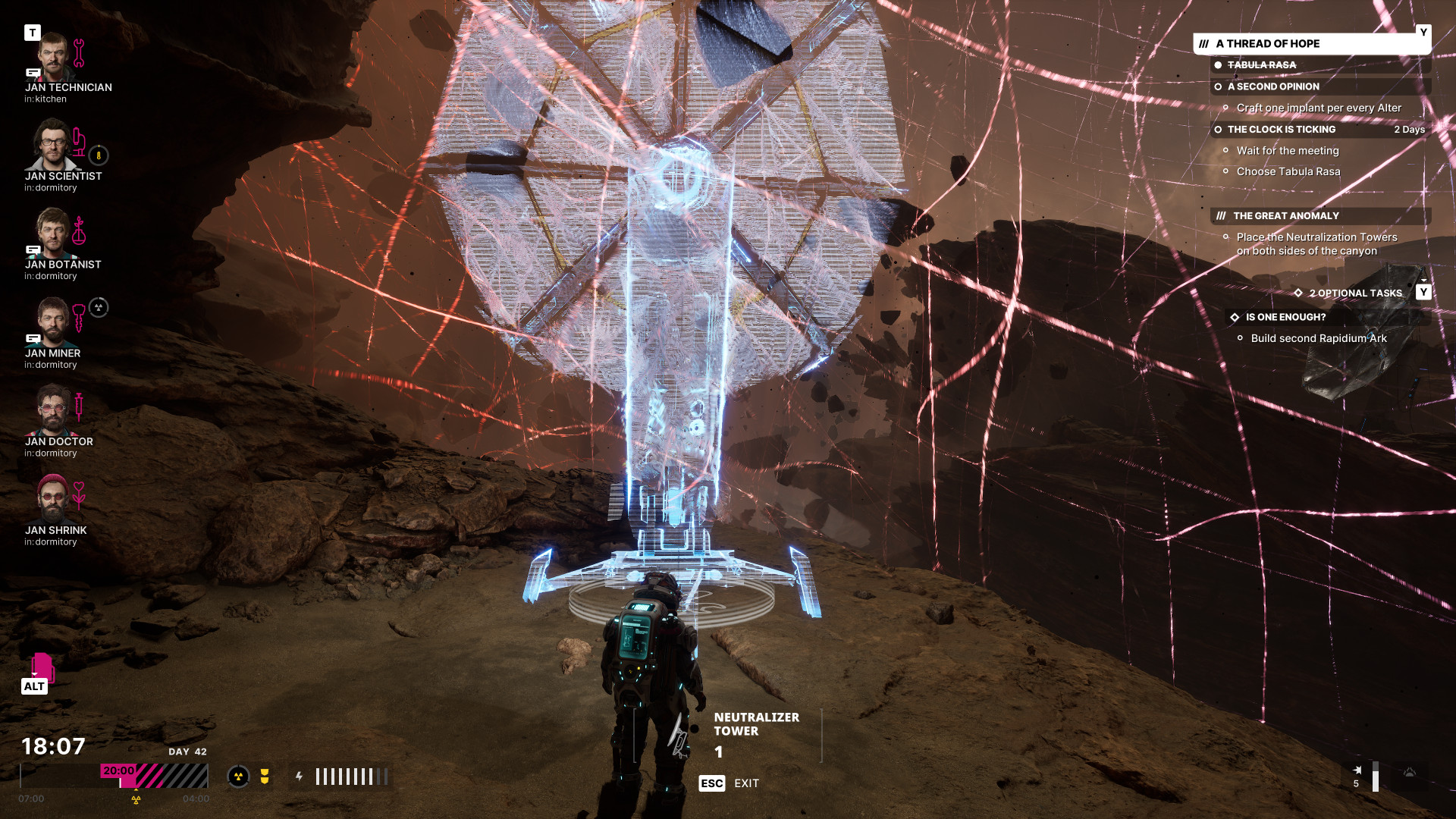Select Jan Scientist's portrait
The width and height of the screenshot is (1456, 819).
[x=52, y=146]
